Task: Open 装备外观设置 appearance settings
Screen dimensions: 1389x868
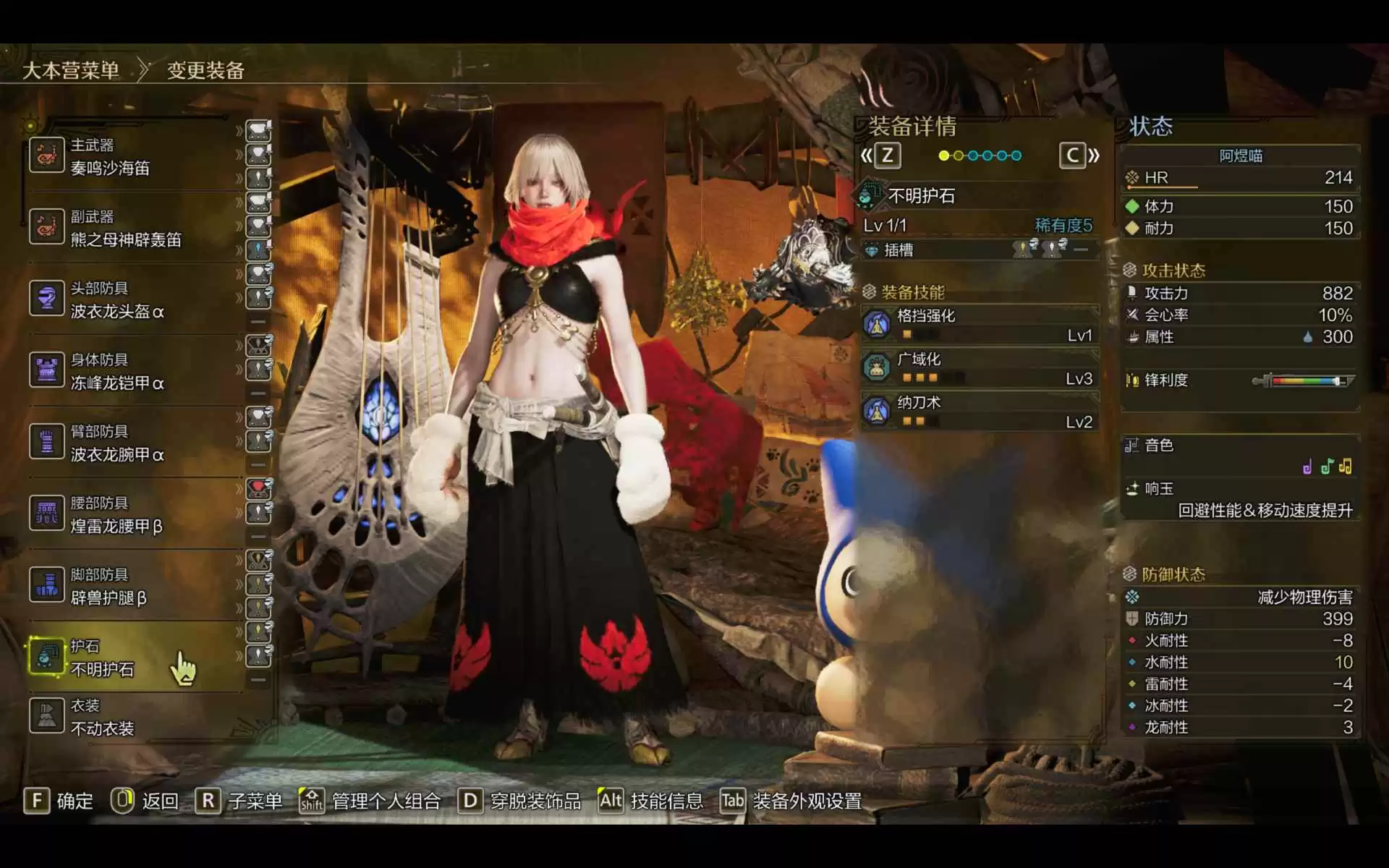Action: [791, 801]
